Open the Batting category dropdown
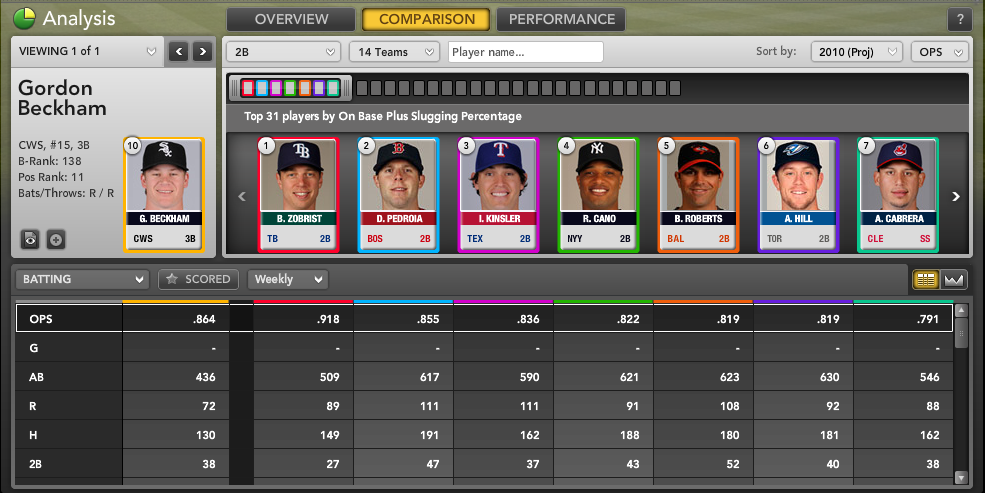The image size is (985, 493). click(x=81, y=280)
